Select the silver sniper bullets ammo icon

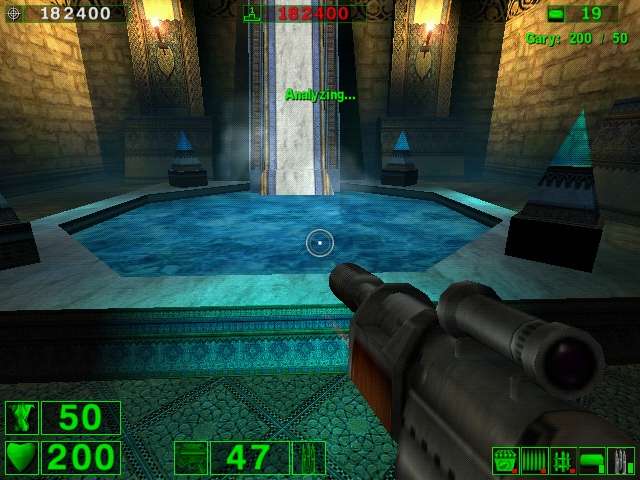tap(622, 460)
